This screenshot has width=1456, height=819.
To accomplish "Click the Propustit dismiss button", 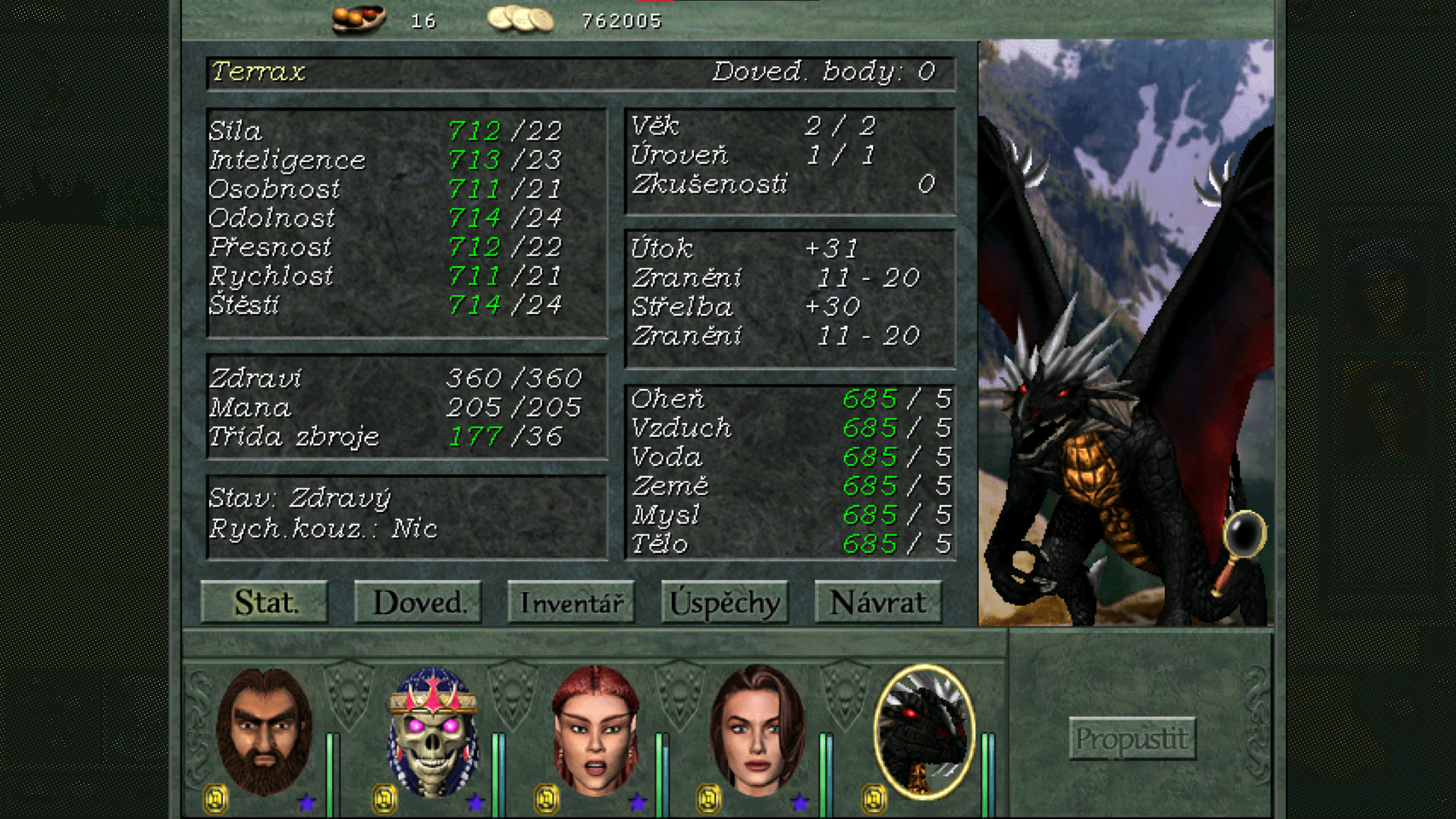I will [1132, 738].
